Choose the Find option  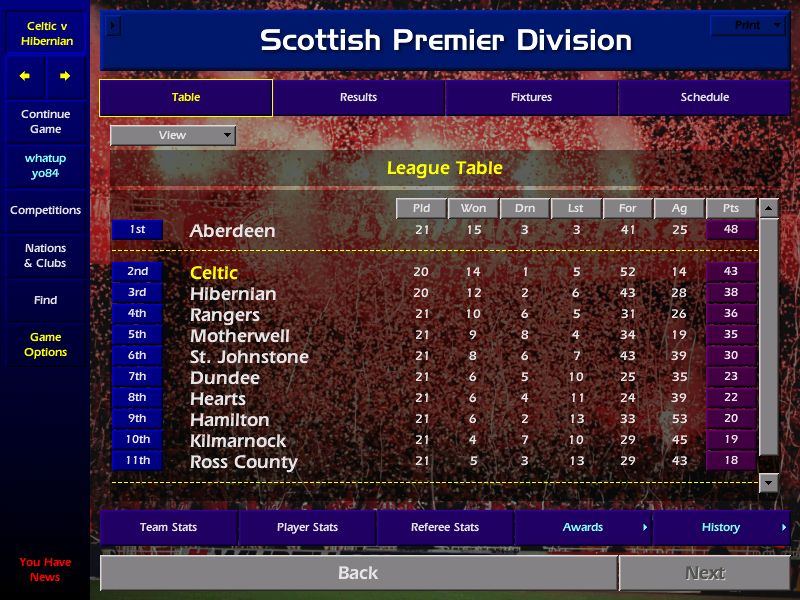(45, 300)
